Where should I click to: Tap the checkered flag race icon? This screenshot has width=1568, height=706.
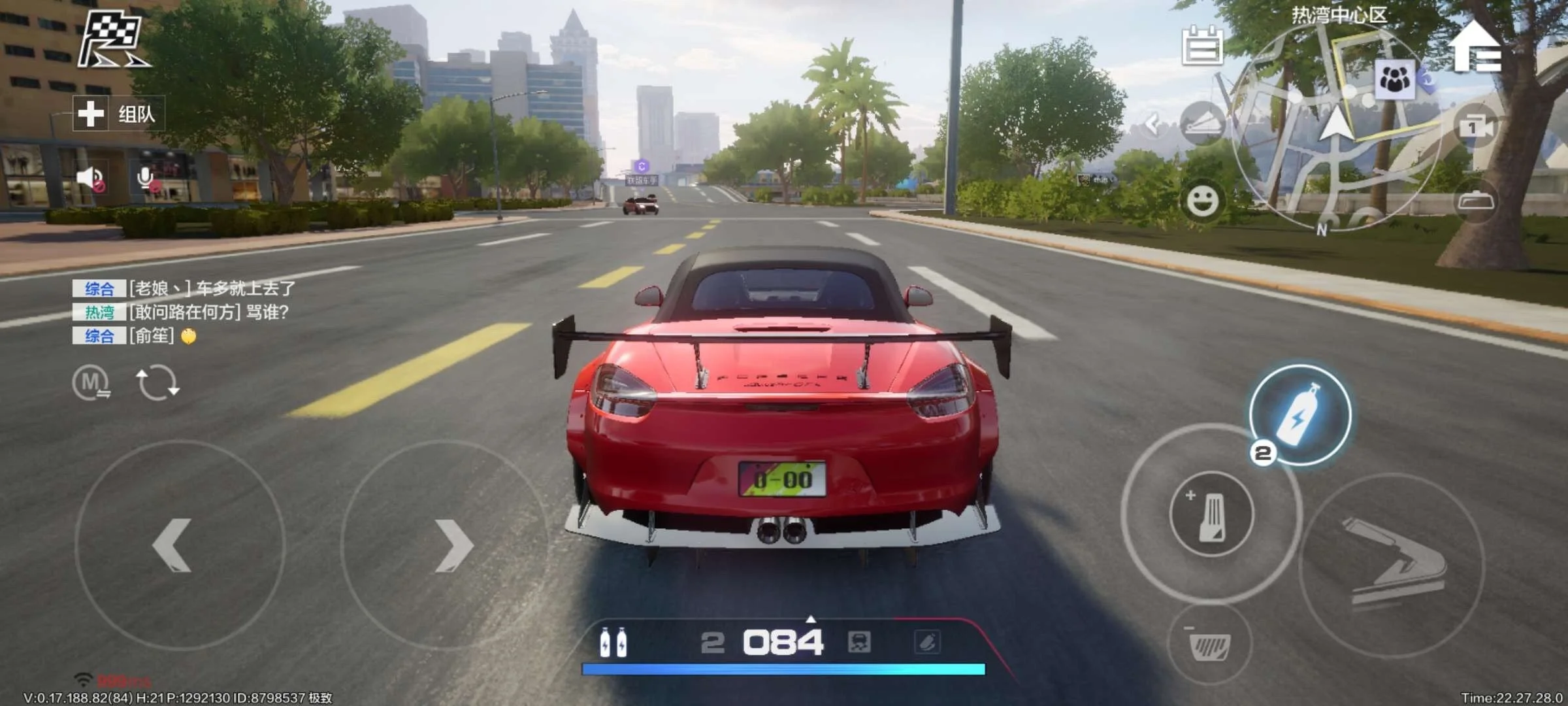[112, 41]
